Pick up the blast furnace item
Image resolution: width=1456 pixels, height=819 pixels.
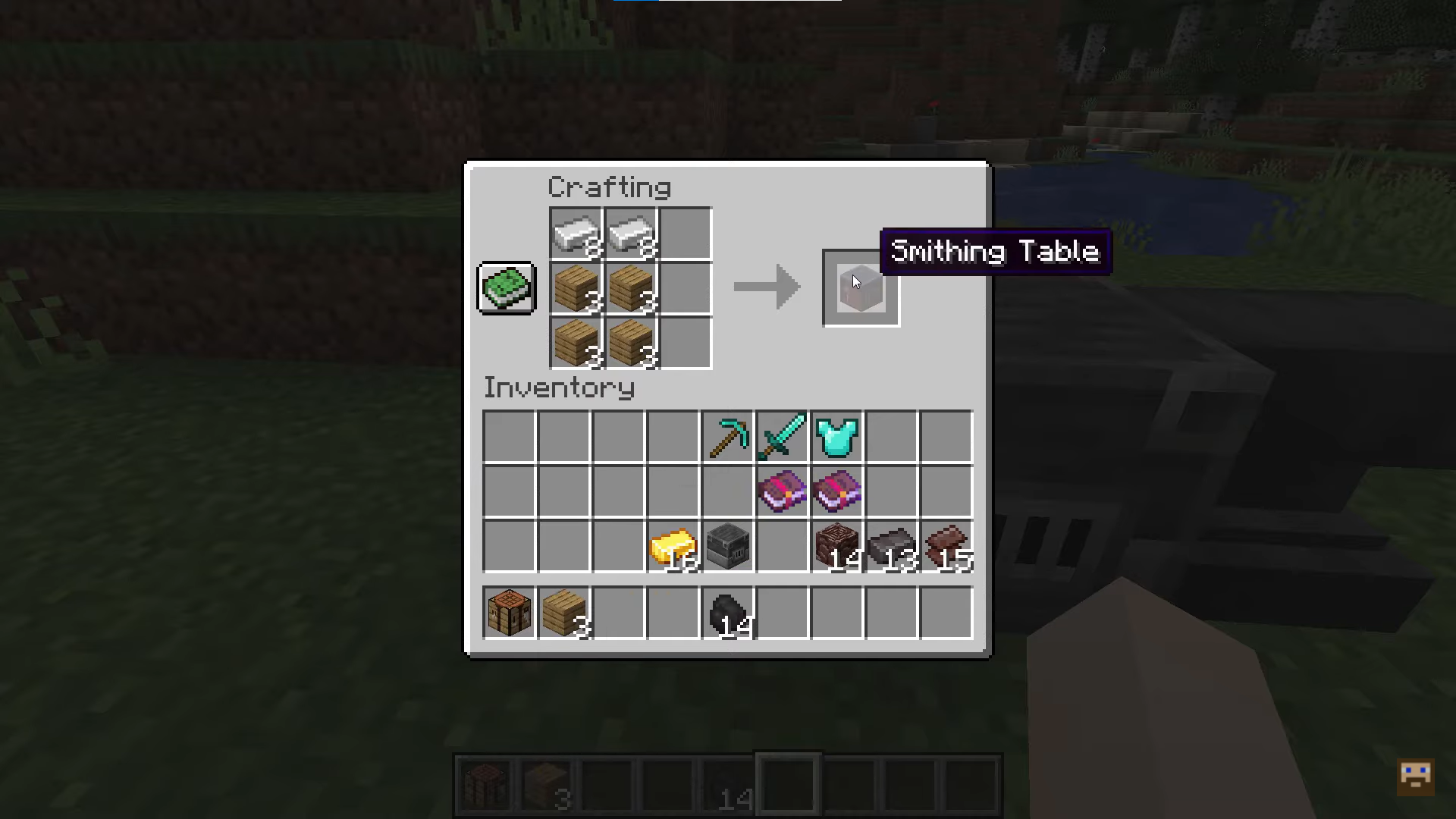click(726, 548)
